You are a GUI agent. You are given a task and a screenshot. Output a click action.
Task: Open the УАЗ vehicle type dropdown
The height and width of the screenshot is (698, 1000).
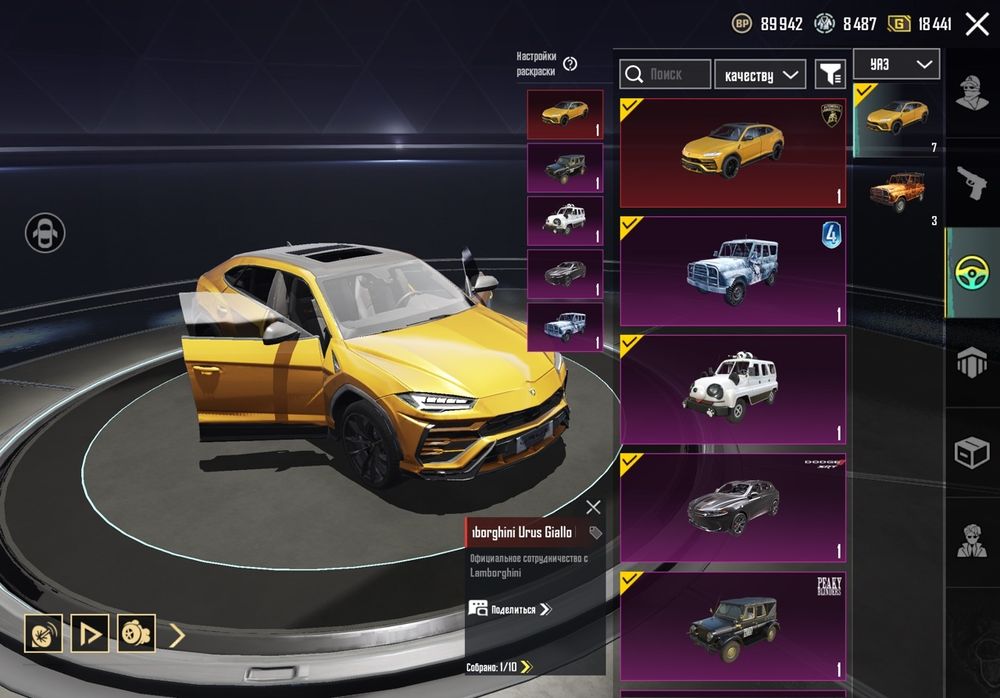pos(896,65)
